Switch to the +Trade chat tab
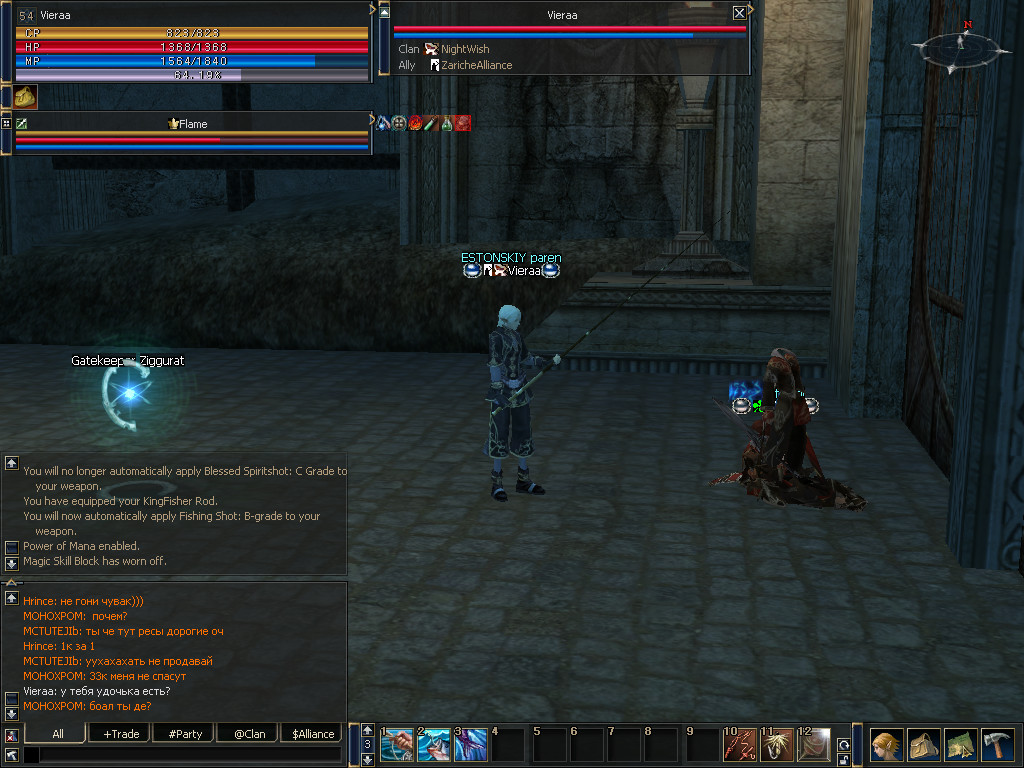 point(121,733)
